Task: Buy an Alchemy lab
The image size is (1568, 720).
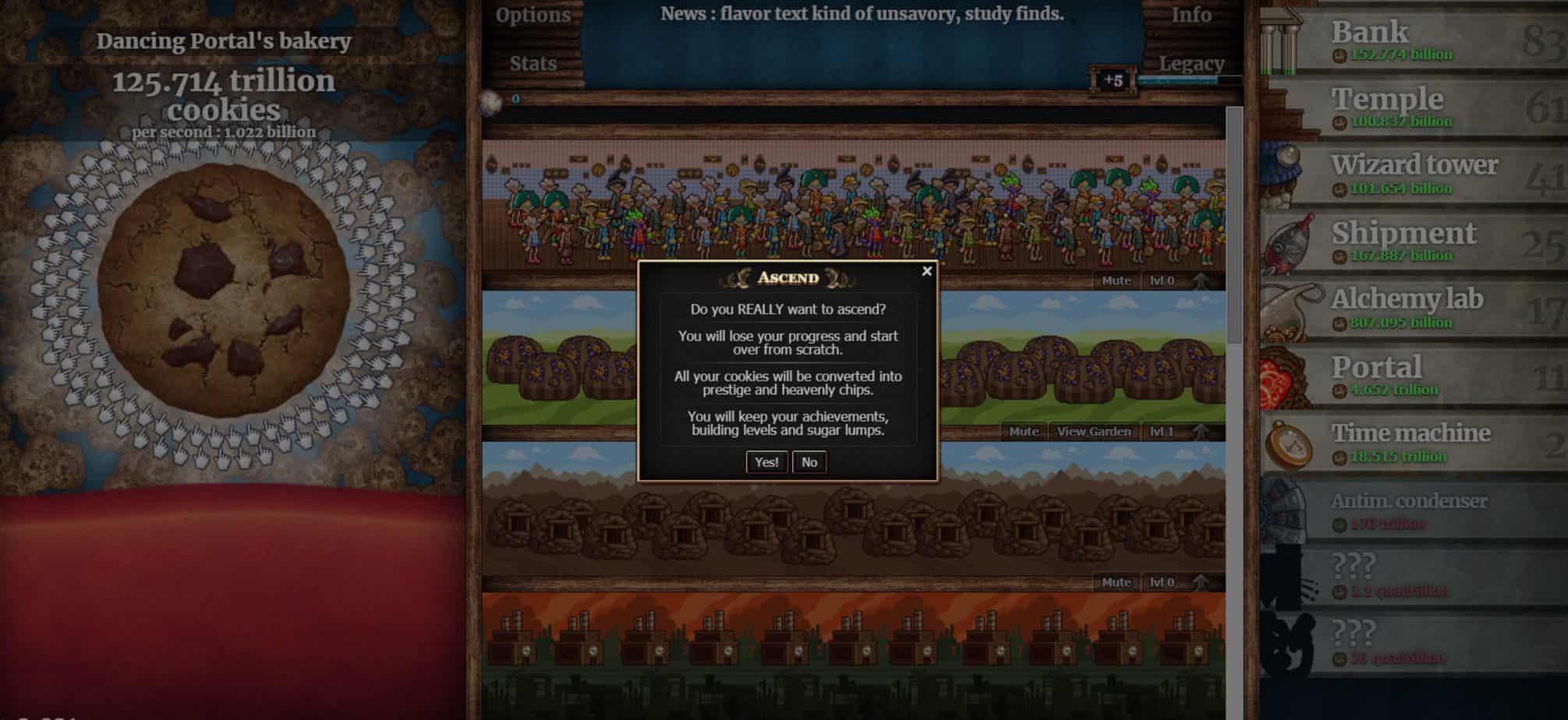Action: (1413, 309)
